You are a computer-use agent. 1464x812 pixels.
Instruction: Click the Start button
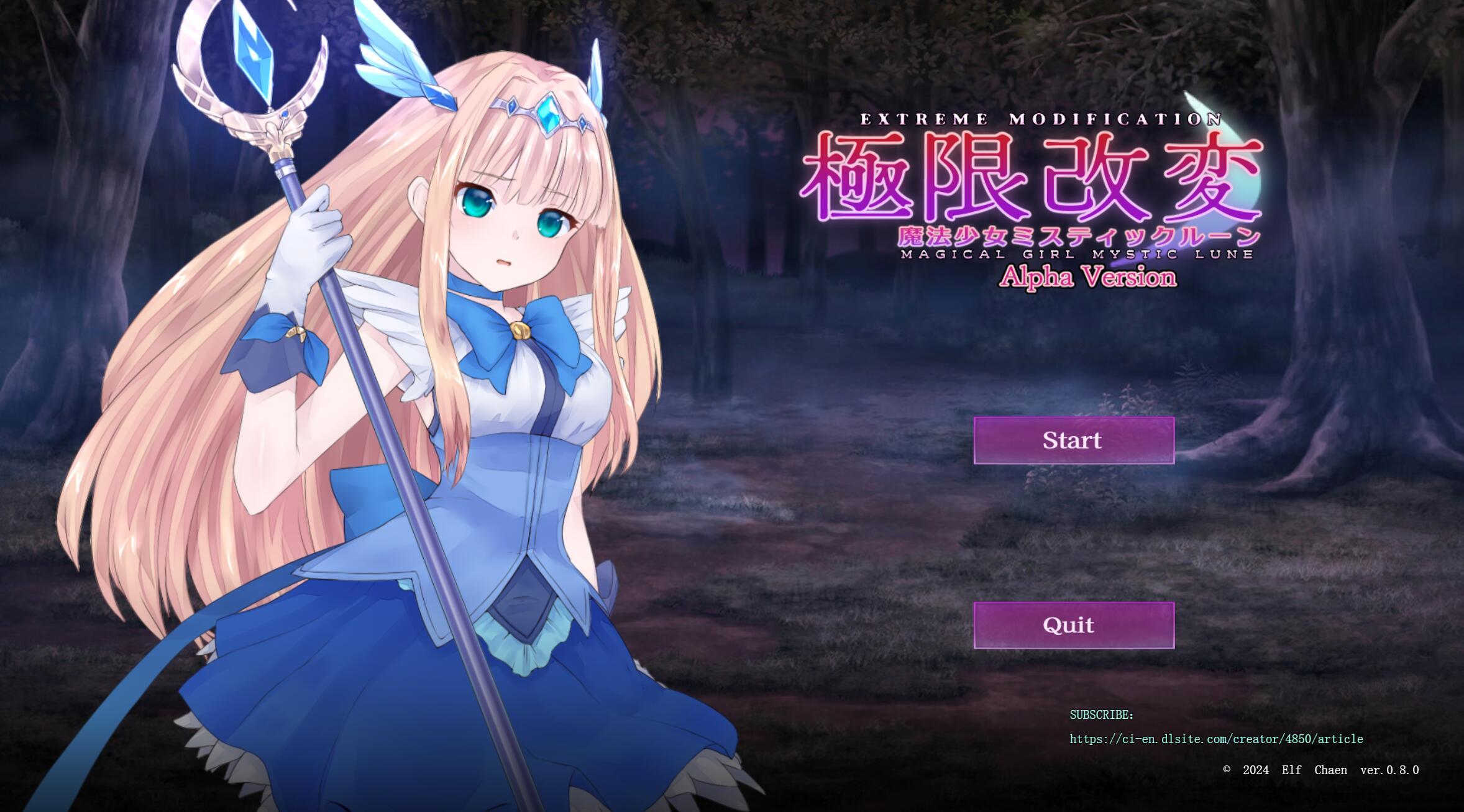click(1073, 441)
